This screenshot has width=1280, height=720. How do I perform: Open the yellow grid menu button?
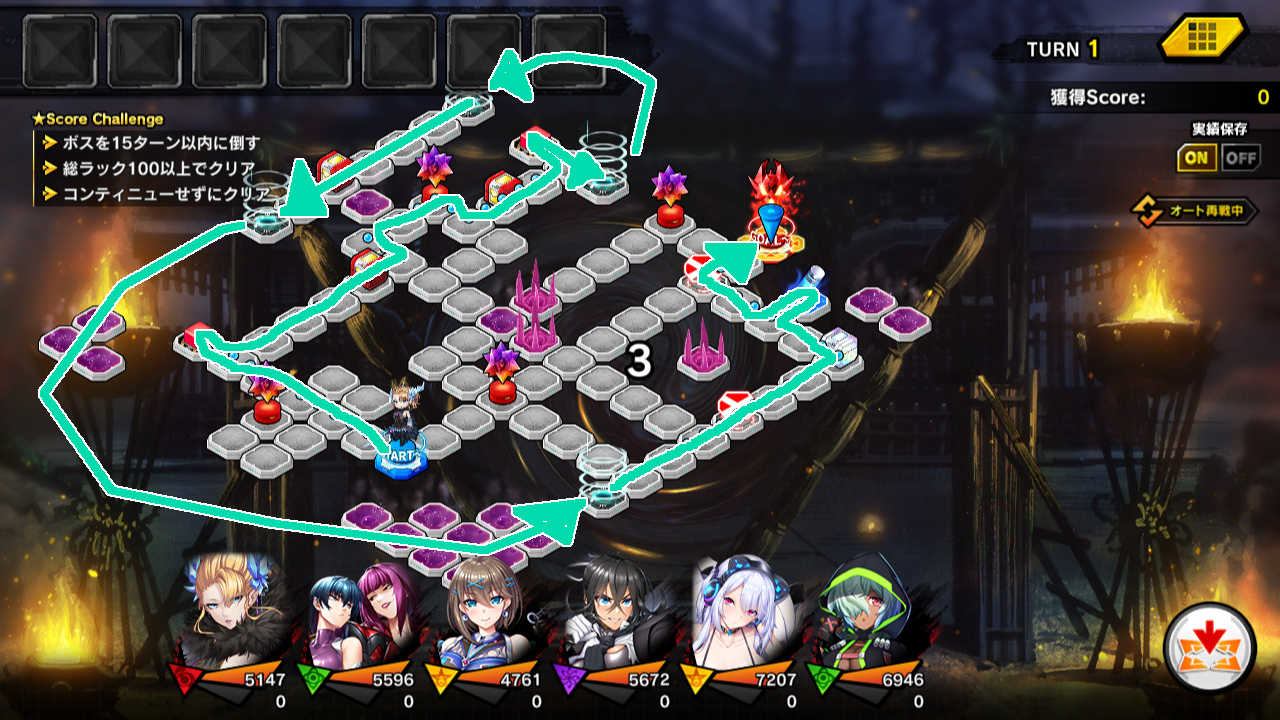pyautogui.click(x=1202, y=41)
